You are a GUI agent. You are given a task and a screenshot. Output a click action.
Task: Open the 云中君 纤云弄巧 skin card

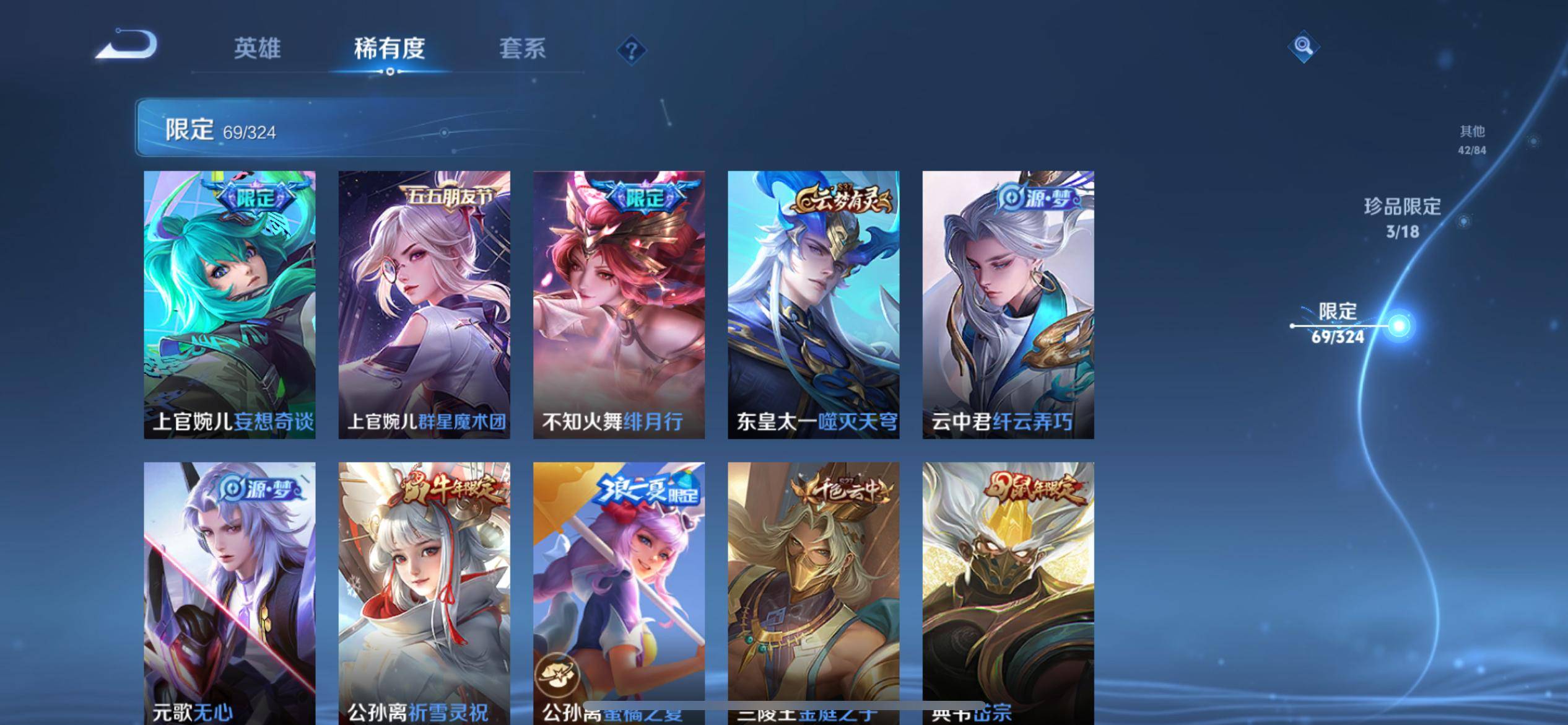point(1008,305)
